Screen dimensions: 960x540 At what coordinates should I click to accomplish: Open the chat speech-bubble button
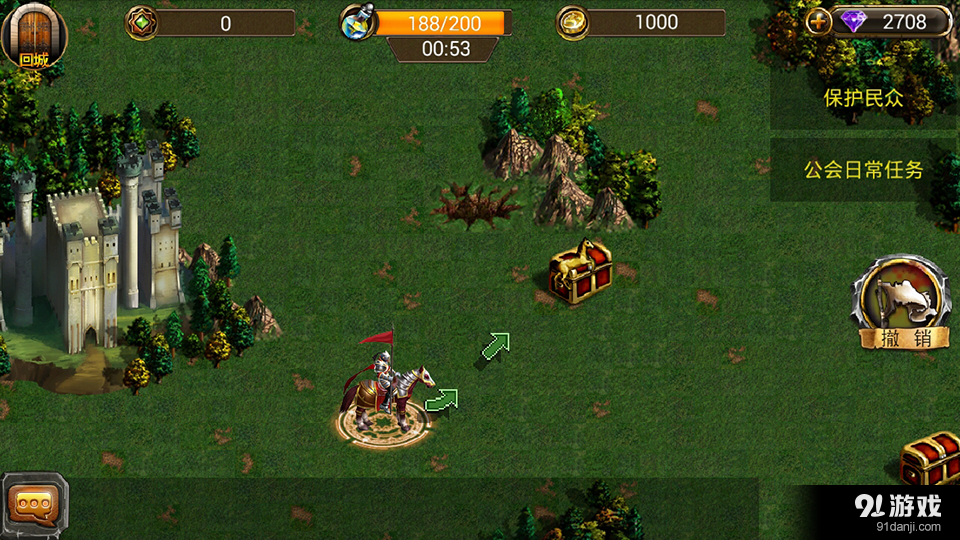click(x=34, y=504)
